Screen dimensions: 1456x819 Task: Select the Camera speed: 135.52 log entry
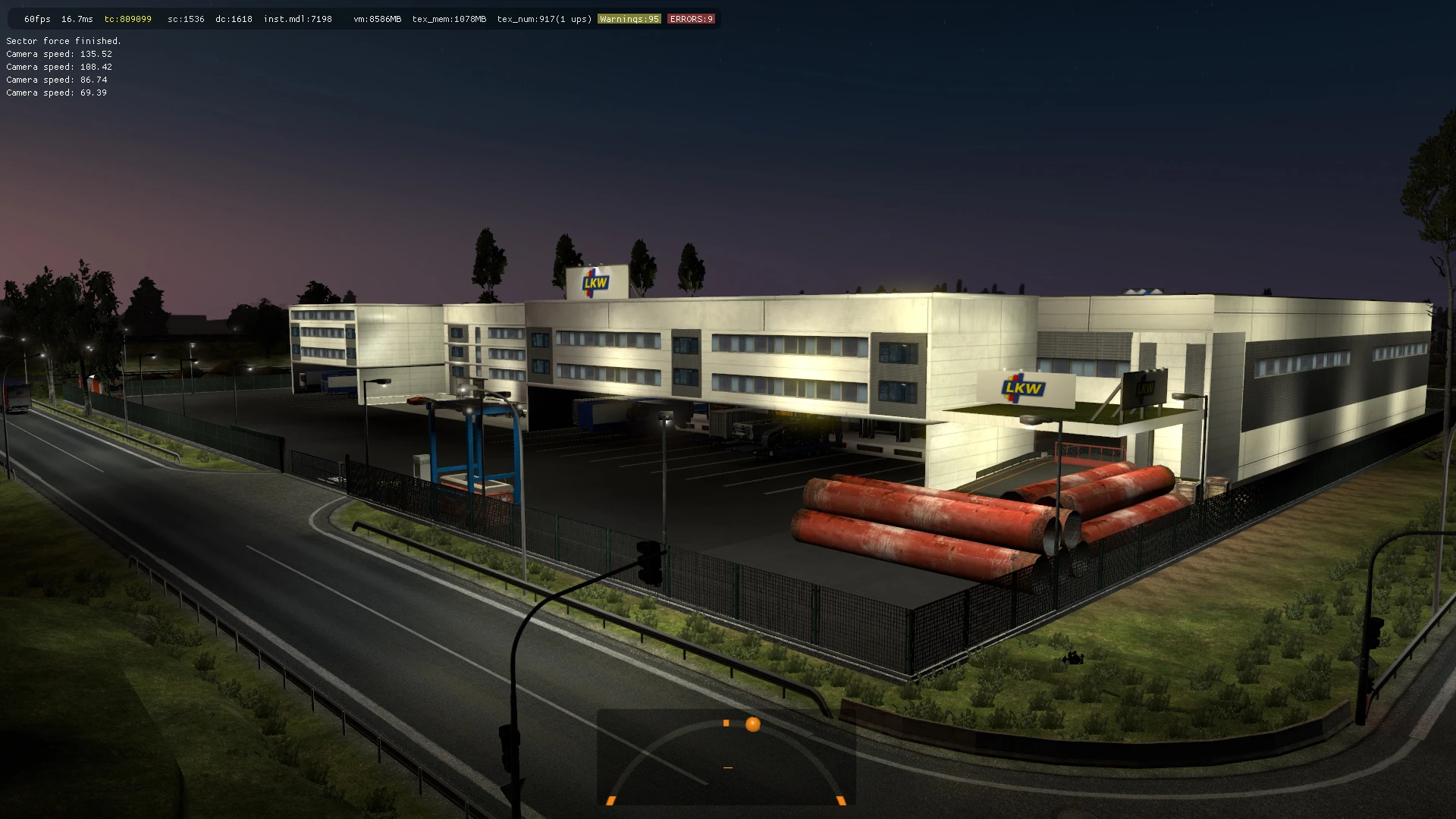pos(58,54)
